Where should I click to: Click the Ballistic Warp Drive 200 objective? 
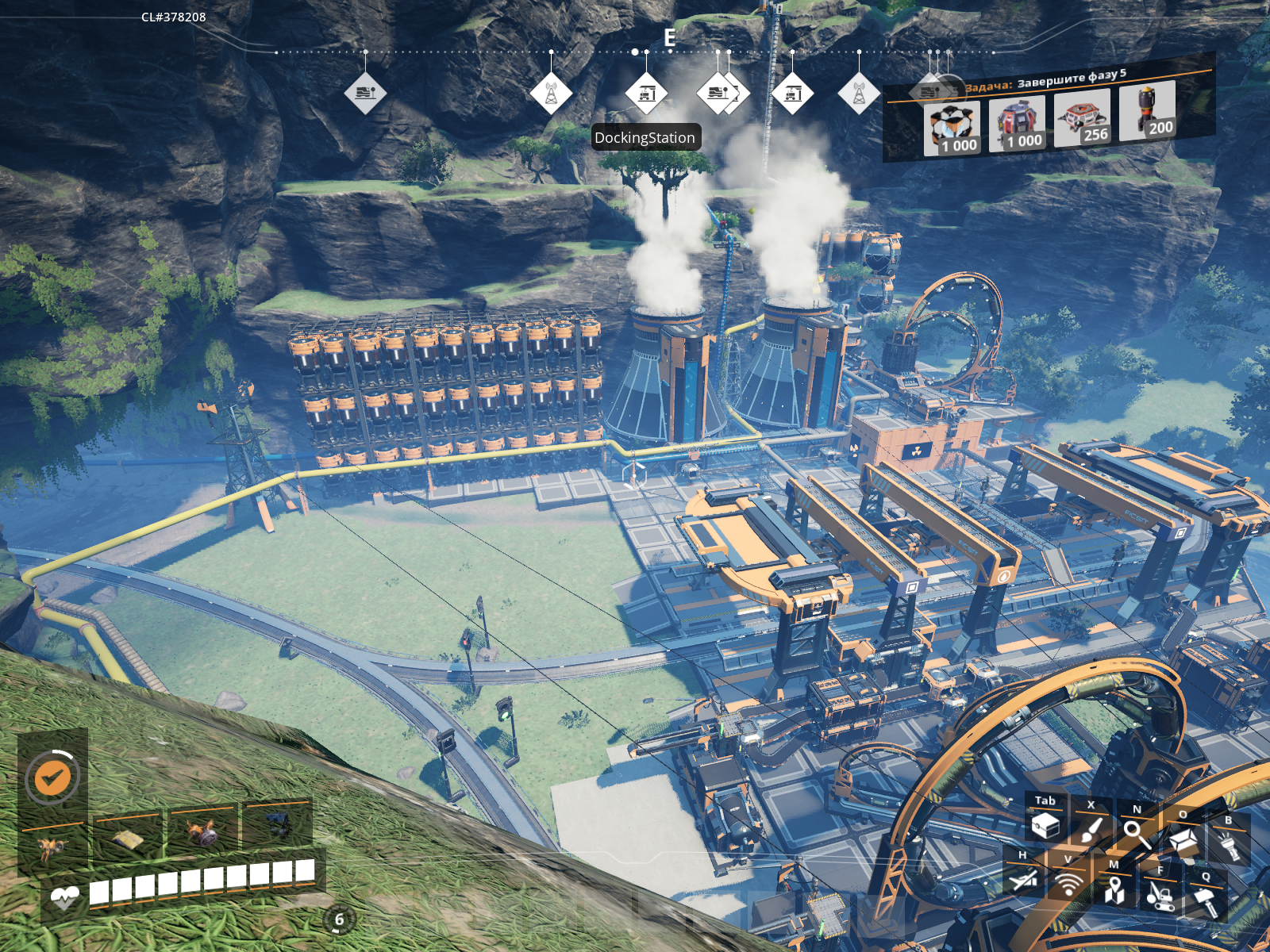click(1147, 110)
